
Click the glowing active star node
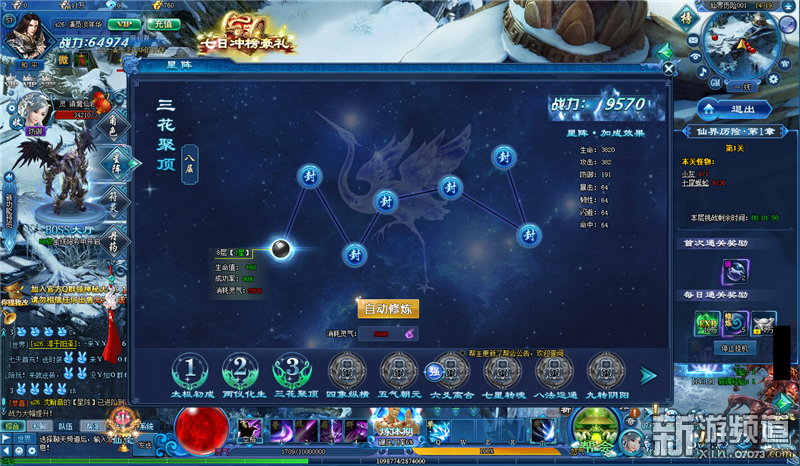(282, 249)
